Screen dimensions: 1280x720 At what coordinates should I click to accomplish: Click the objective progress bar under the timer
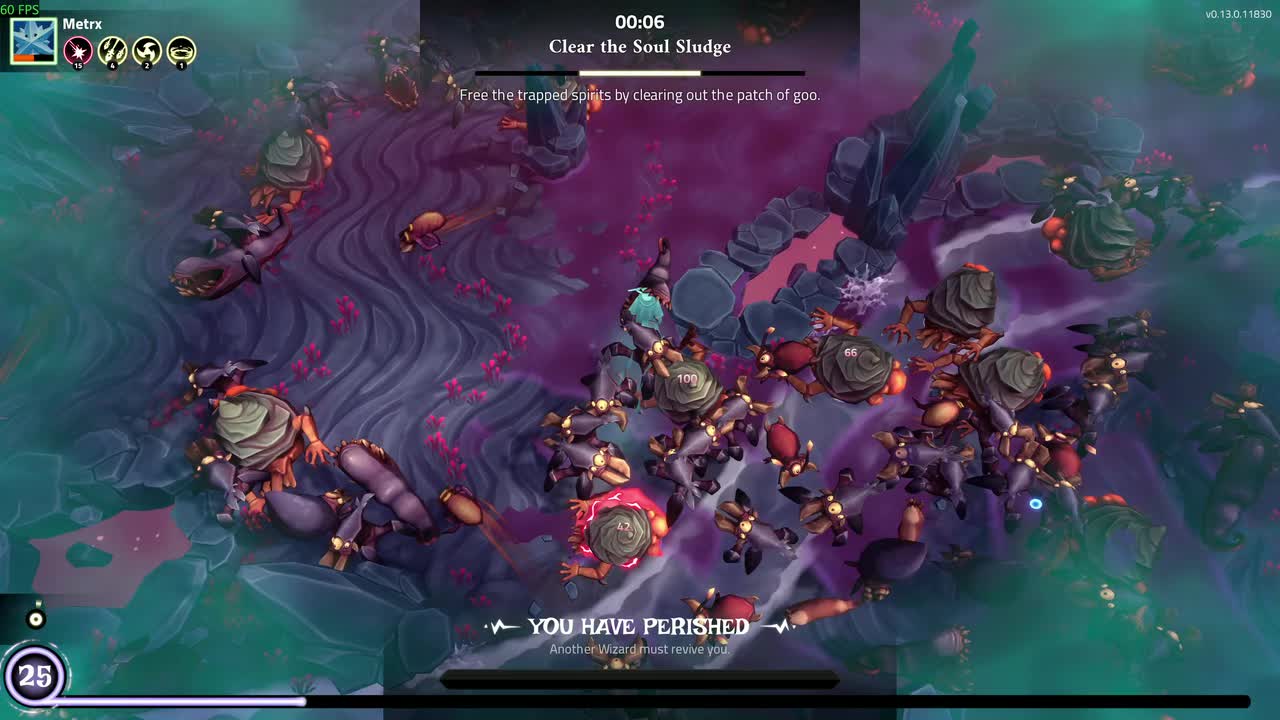639,72
